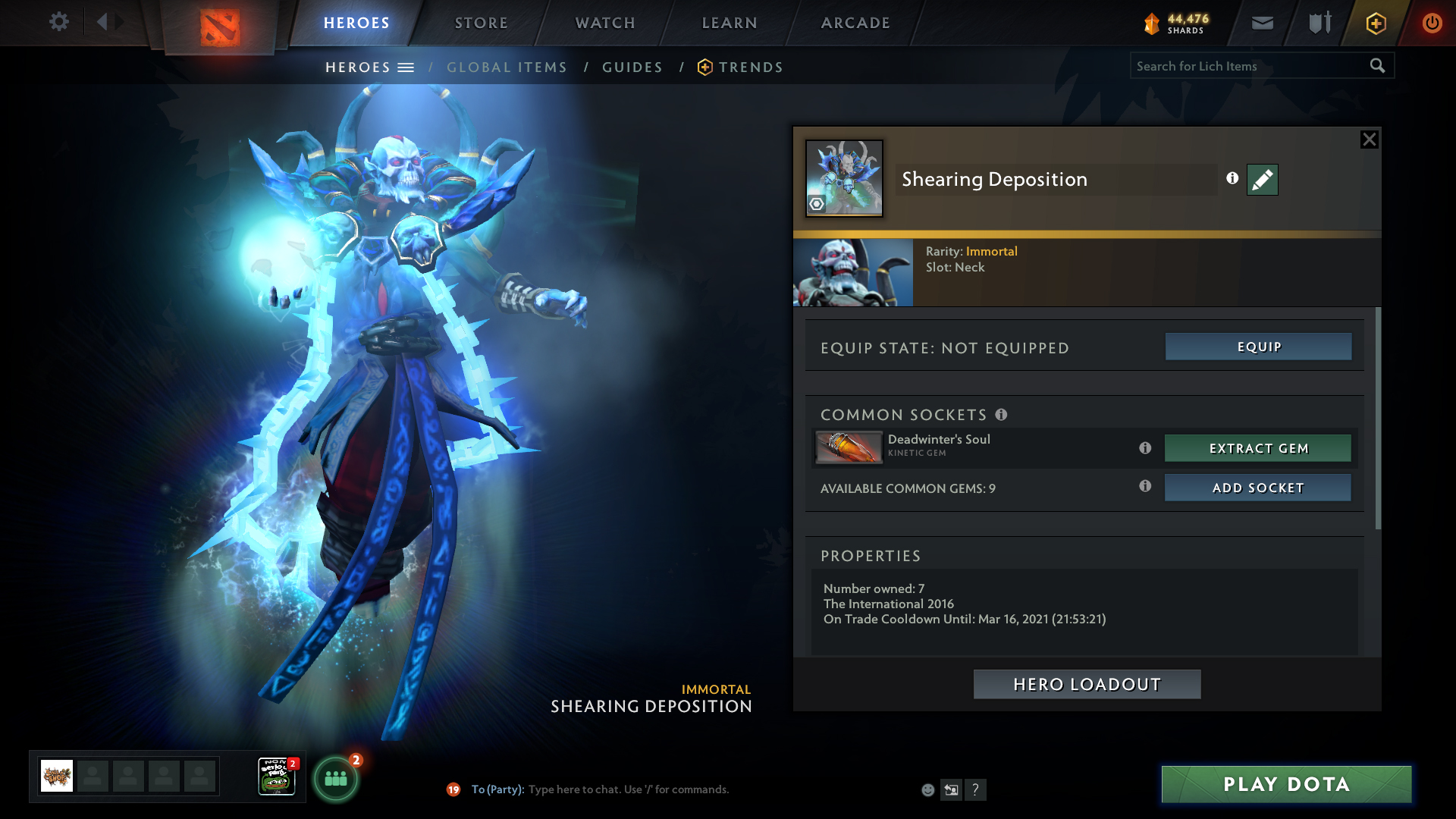Start matchmaking with Play Dota
The width and height of the screenshot is (1456, 819).
tap(1286, 784)
